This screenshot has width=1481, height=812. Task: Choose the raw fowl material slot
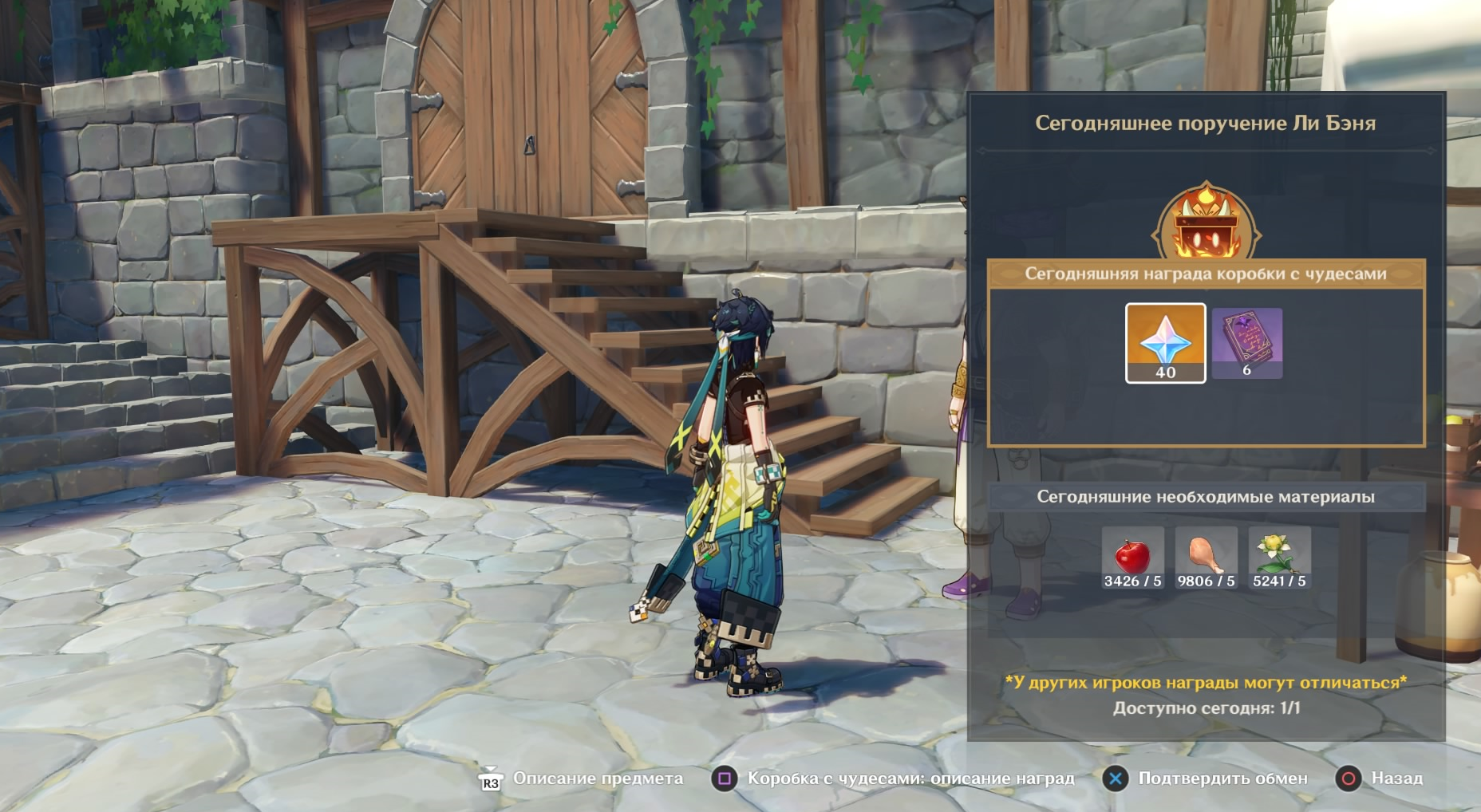pos(1206,558)
